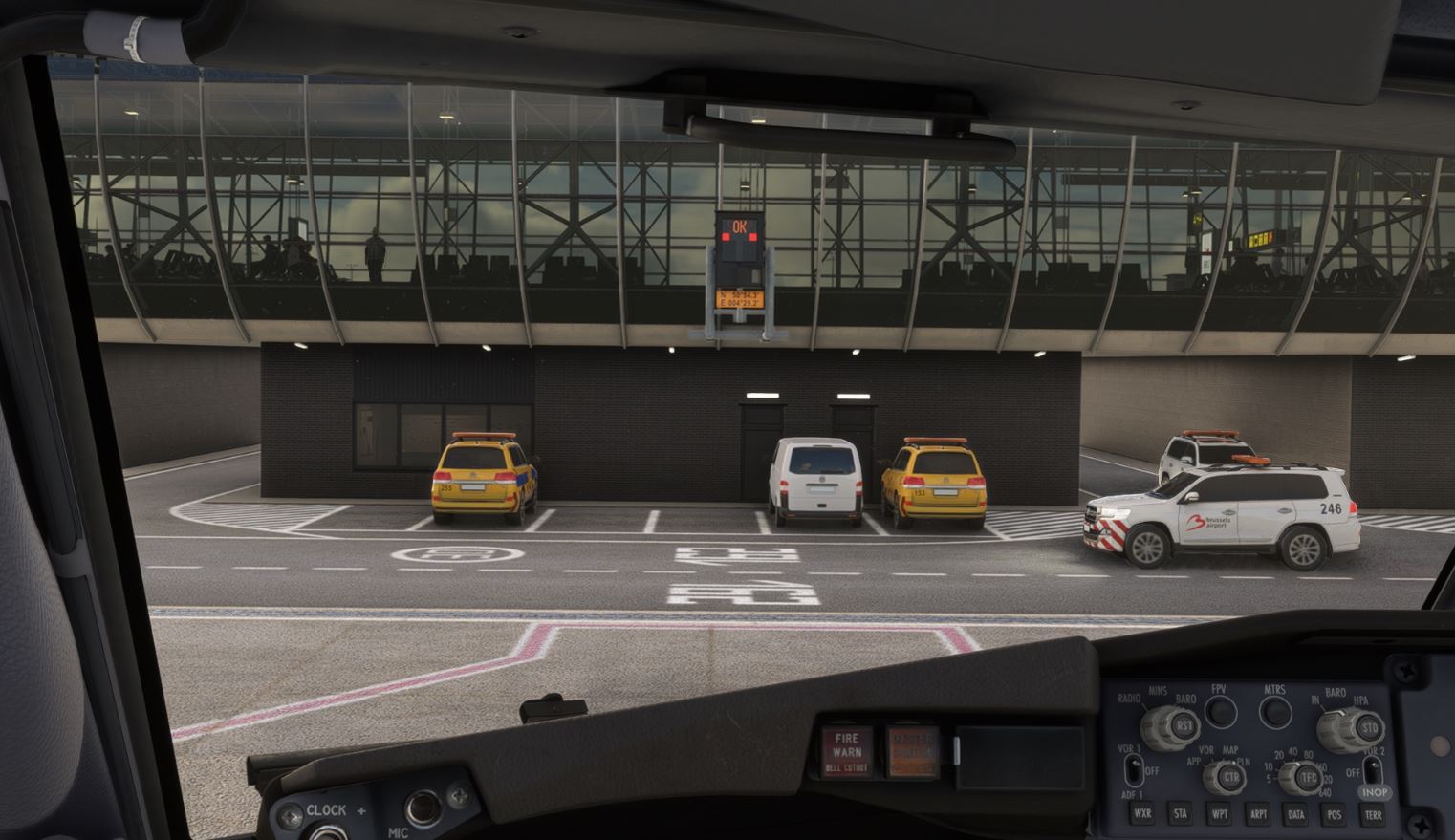Image resolution: width=1455 pixels, height=840 pixels.
Task: Toggle the DATA map button
Action: point(1296,815)
